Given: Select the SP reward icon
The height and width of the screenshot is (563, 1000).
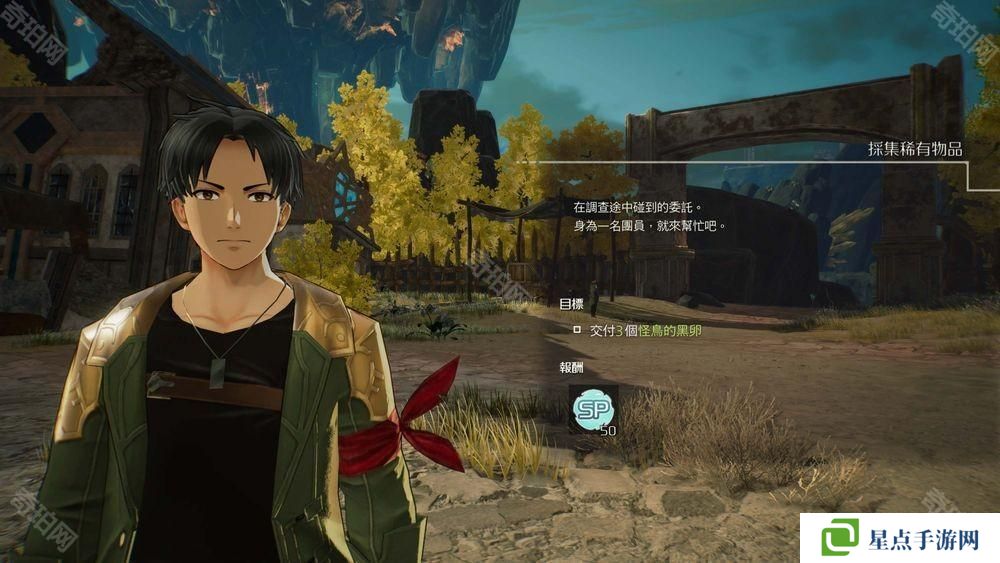Looking at the screenshot, I should 591,409.
